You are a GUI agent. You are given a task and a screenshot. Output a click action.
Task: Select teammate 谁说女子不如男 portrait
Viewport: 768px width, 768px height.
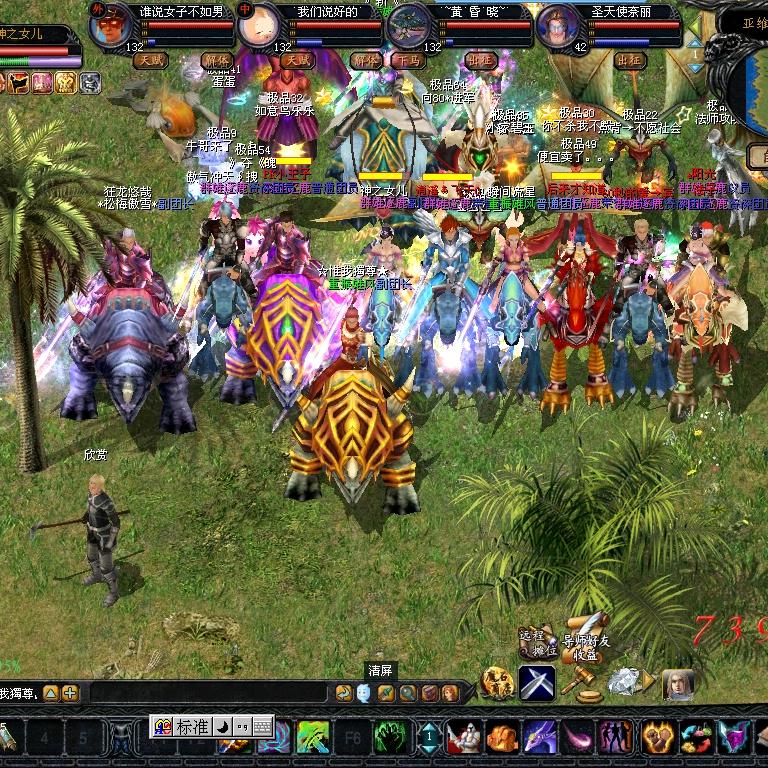(110, 26)
